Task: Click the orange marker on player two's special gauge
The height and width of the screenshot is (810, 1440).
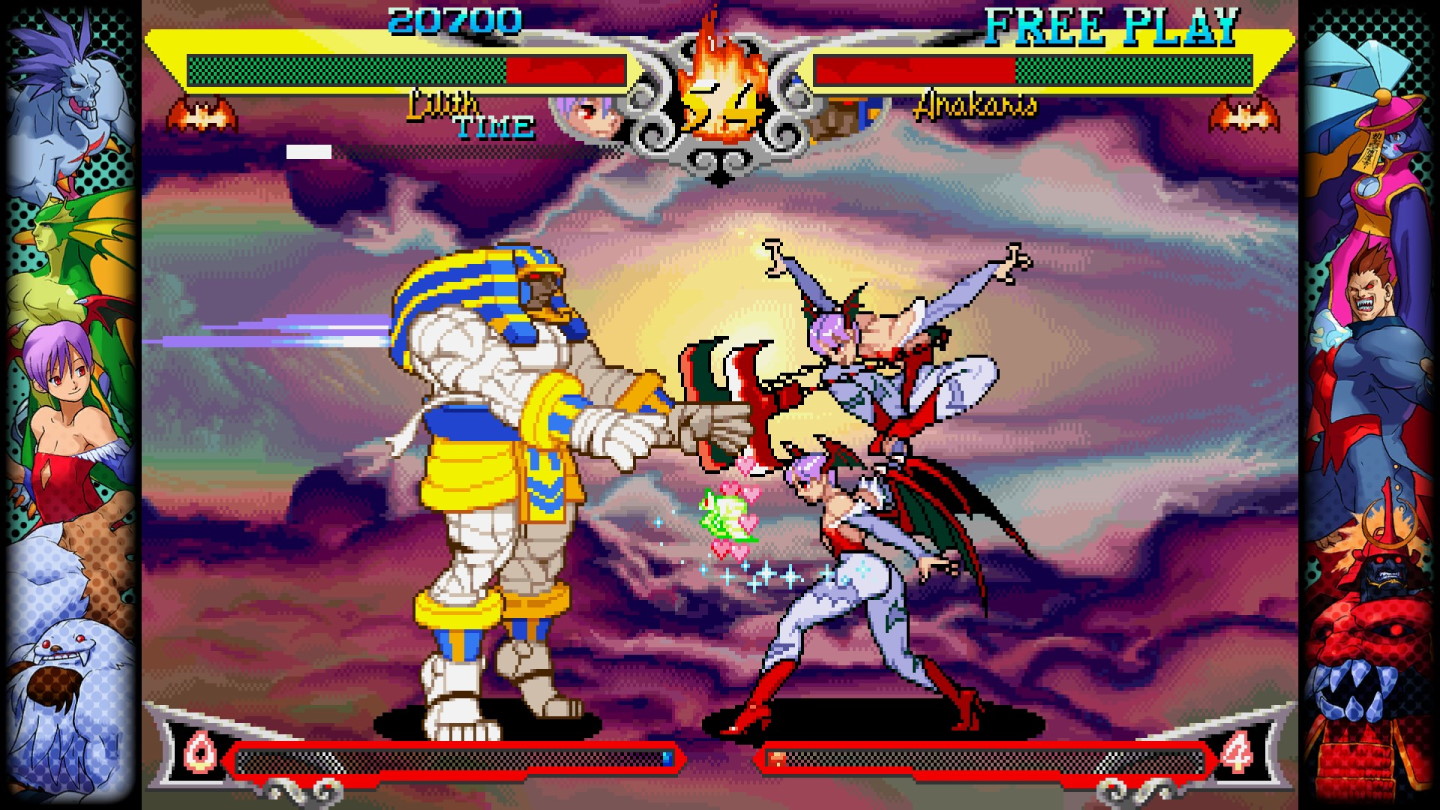Action: click(x=776, y=758)
